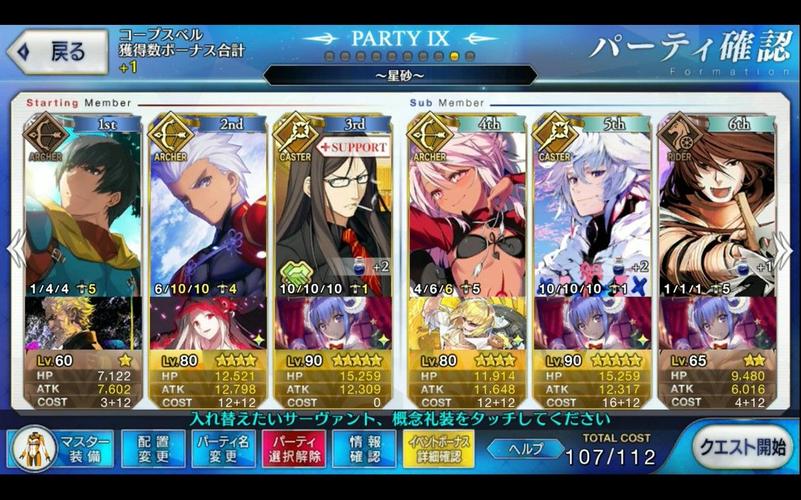Open the 星砂 party name banner

(400, 75)
